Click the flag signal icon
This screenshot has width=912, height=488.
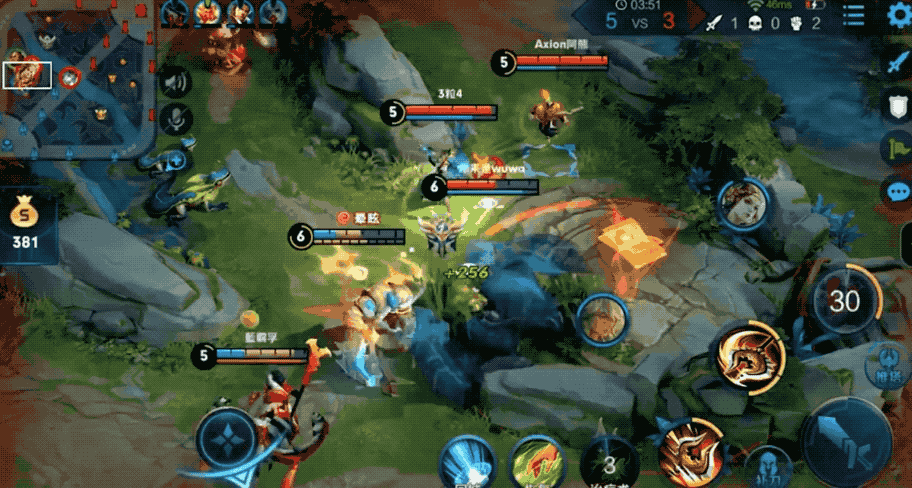896,148
